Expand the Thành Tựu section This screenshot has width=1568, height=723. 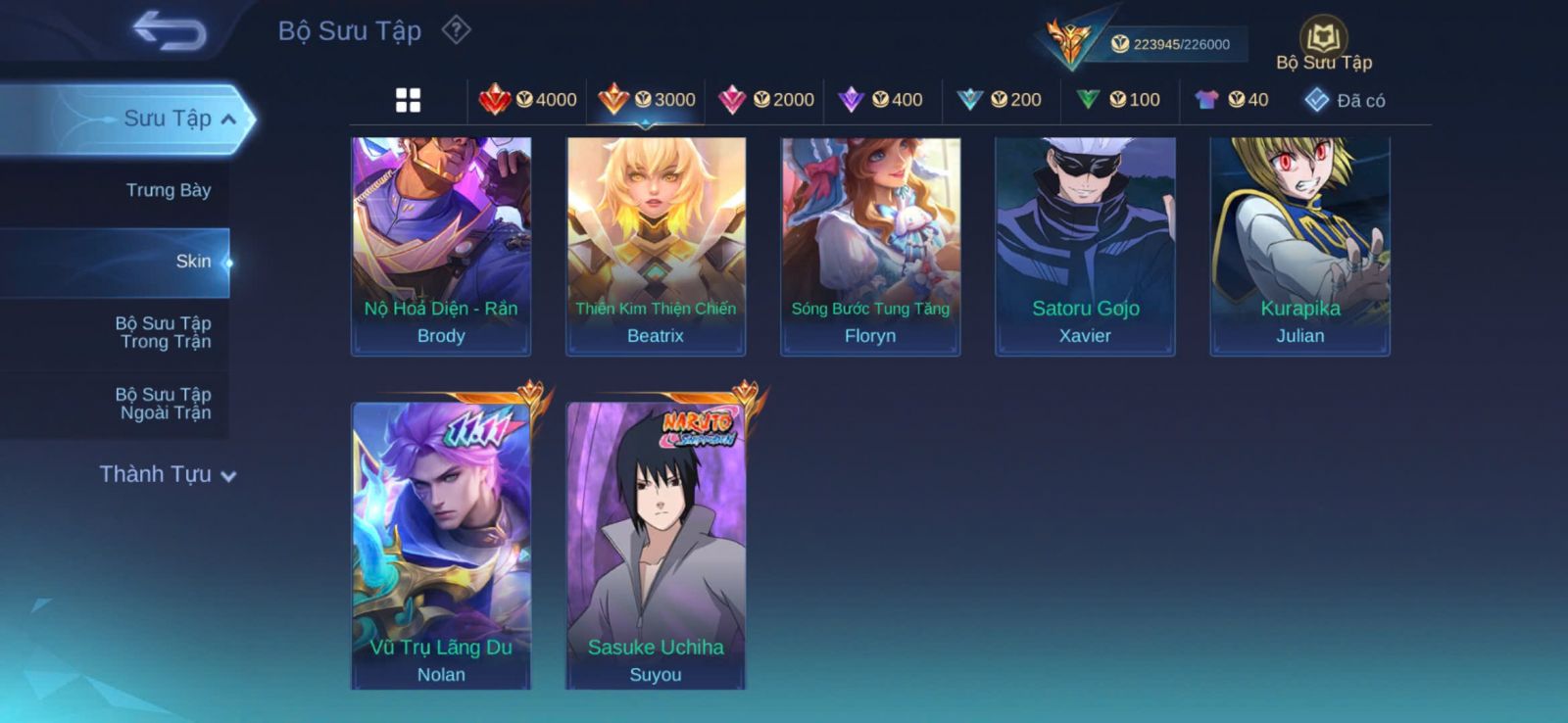[x=167, y=475]
